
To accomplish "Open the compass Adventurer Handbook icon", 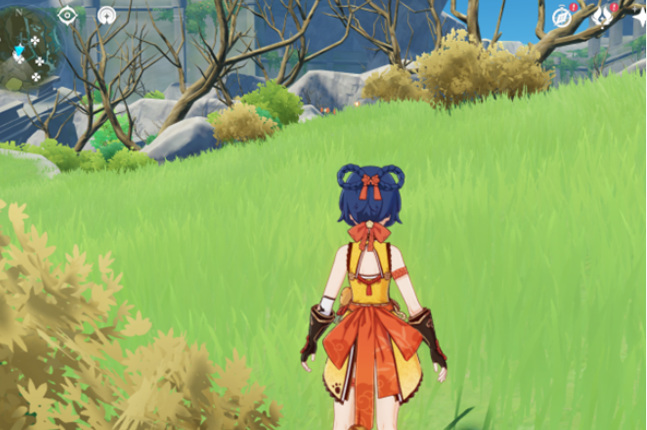I will (x=561, y=16).
